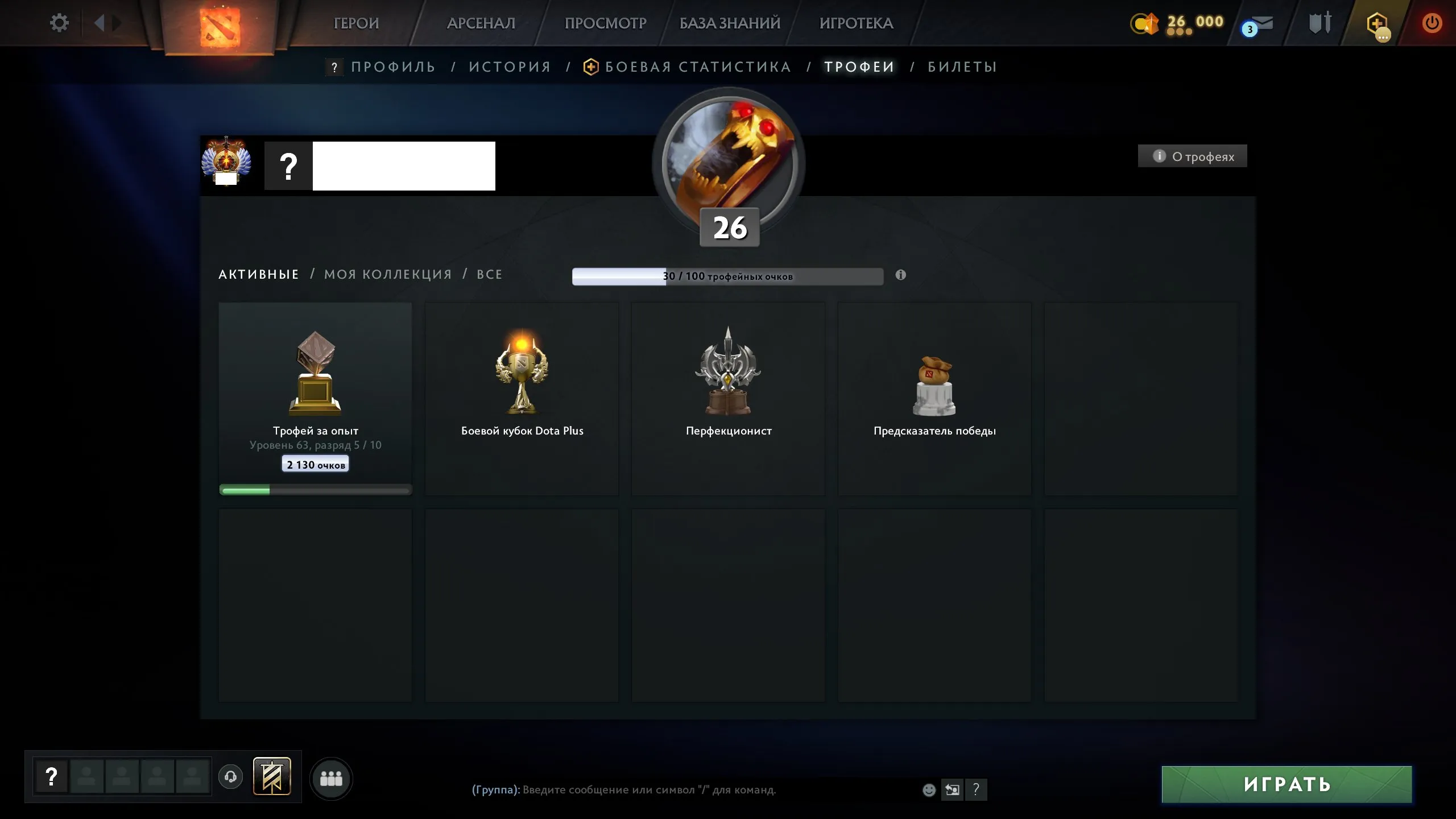Viewport: 1456px width, 819px height.
Task: Click the chat help question mark toggle
Action: point(977,789)
